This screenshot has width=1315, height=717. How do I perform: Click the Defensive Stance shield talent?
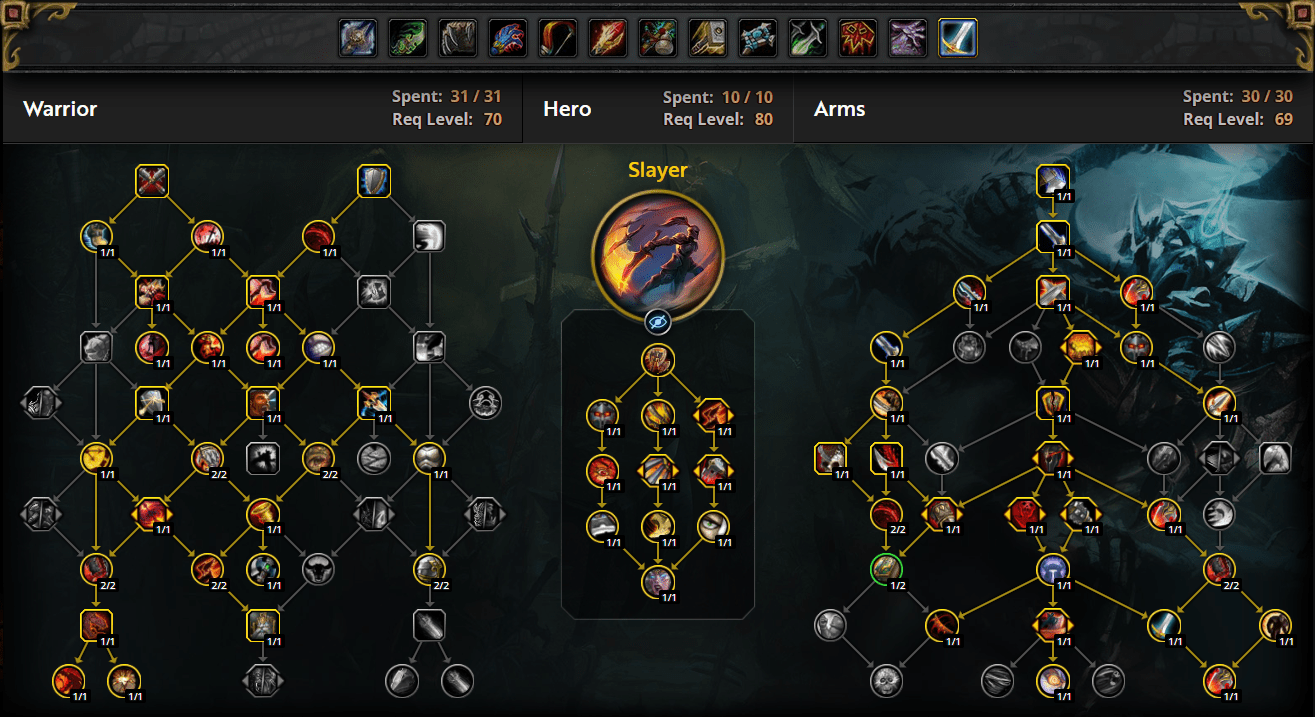click(x=374, y=181)
